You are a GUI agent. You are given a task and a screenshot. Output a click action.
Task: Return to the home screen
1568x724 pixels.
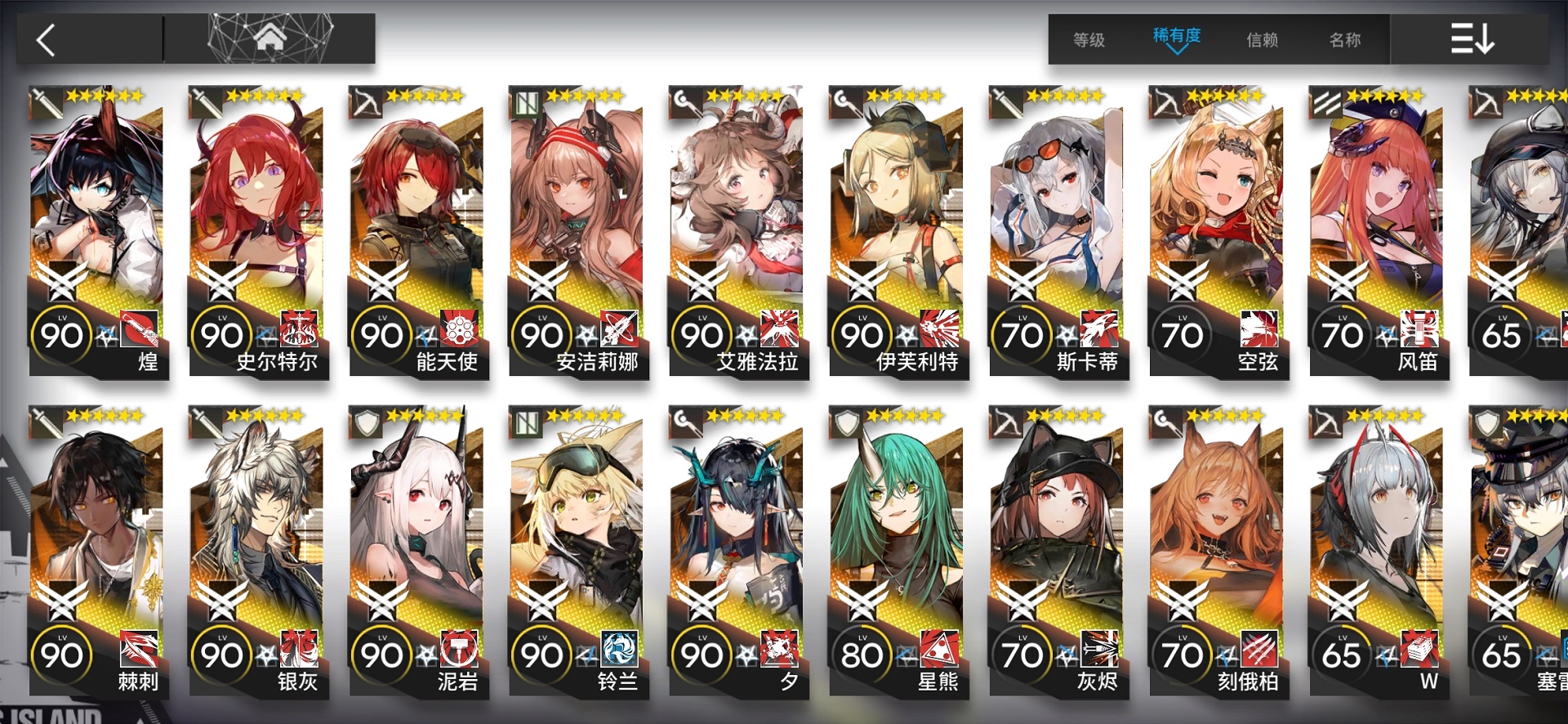[269, 38]
